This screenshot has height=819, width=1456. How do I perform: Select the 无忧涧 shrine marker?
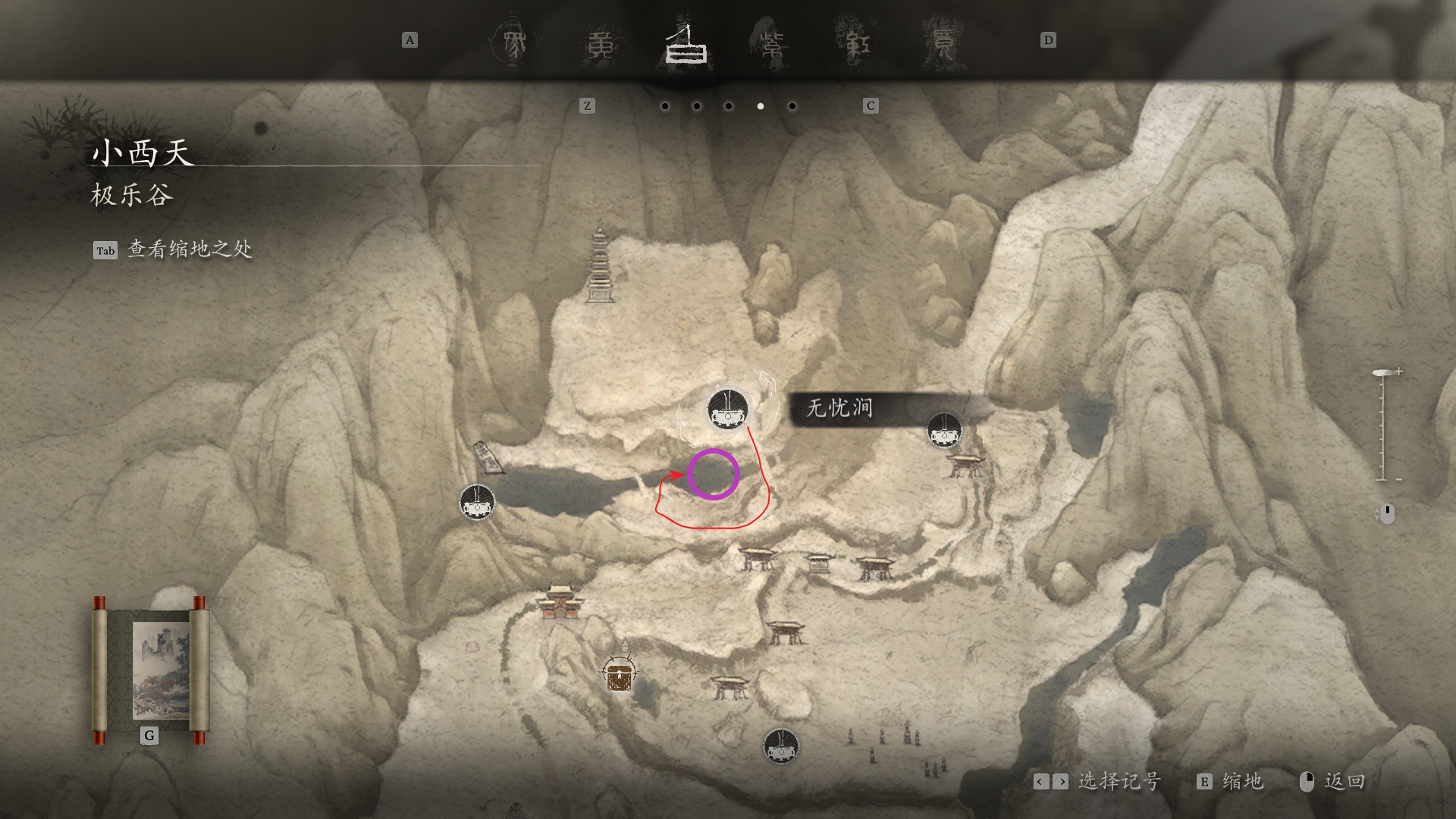click(x=728, y=409)
